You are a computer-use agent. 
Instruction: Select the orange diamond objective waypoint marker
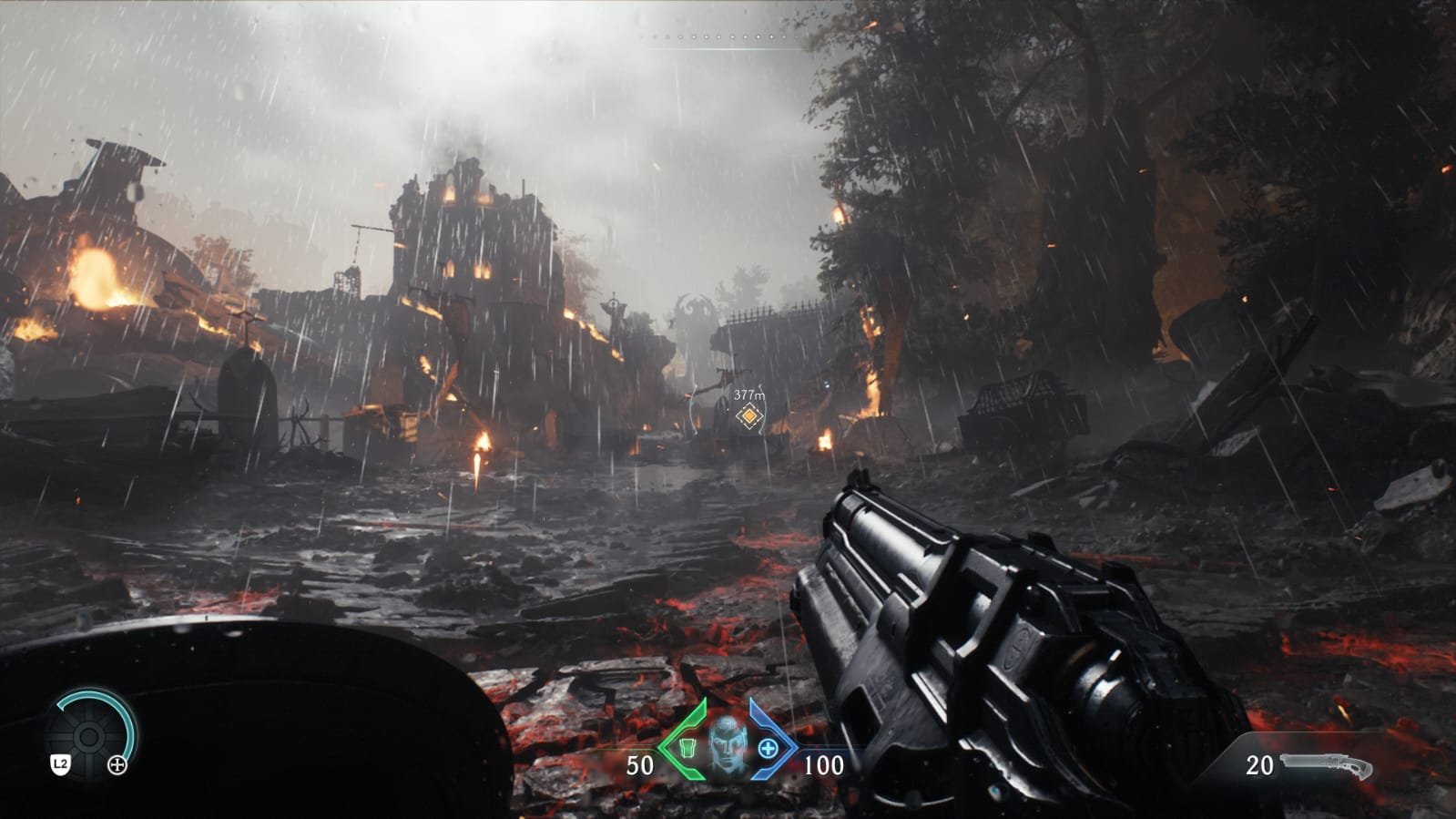coord(748,416)
